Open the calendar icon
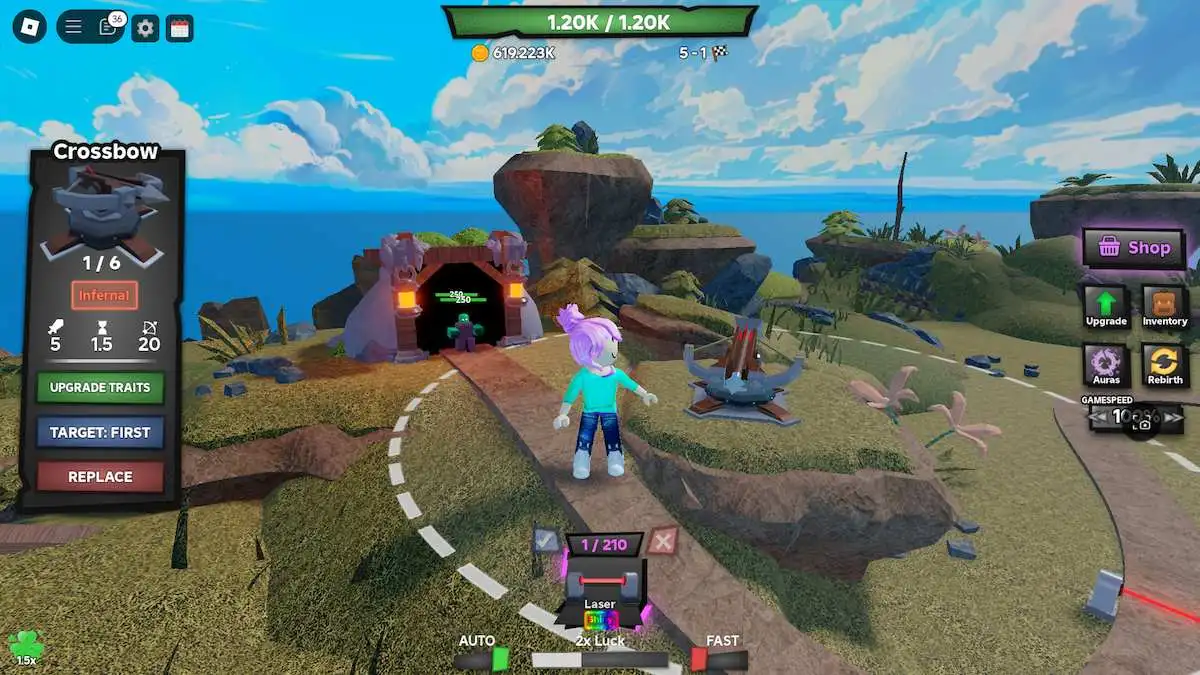This screenshot has height=675, width=1200. 180,27
